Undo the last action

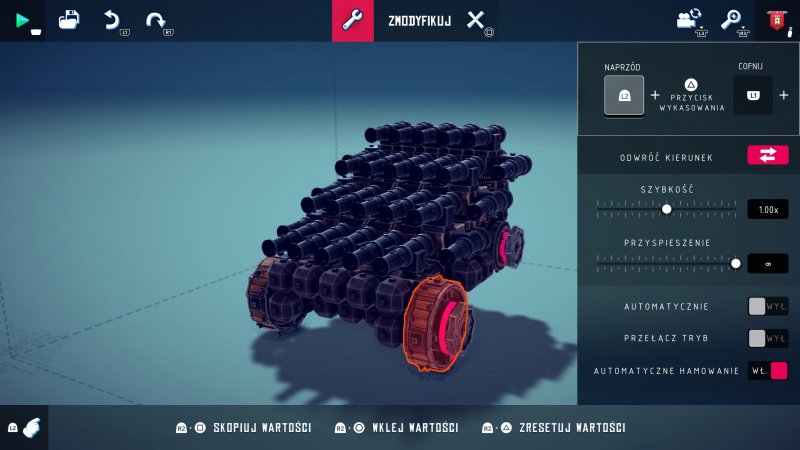113,20
